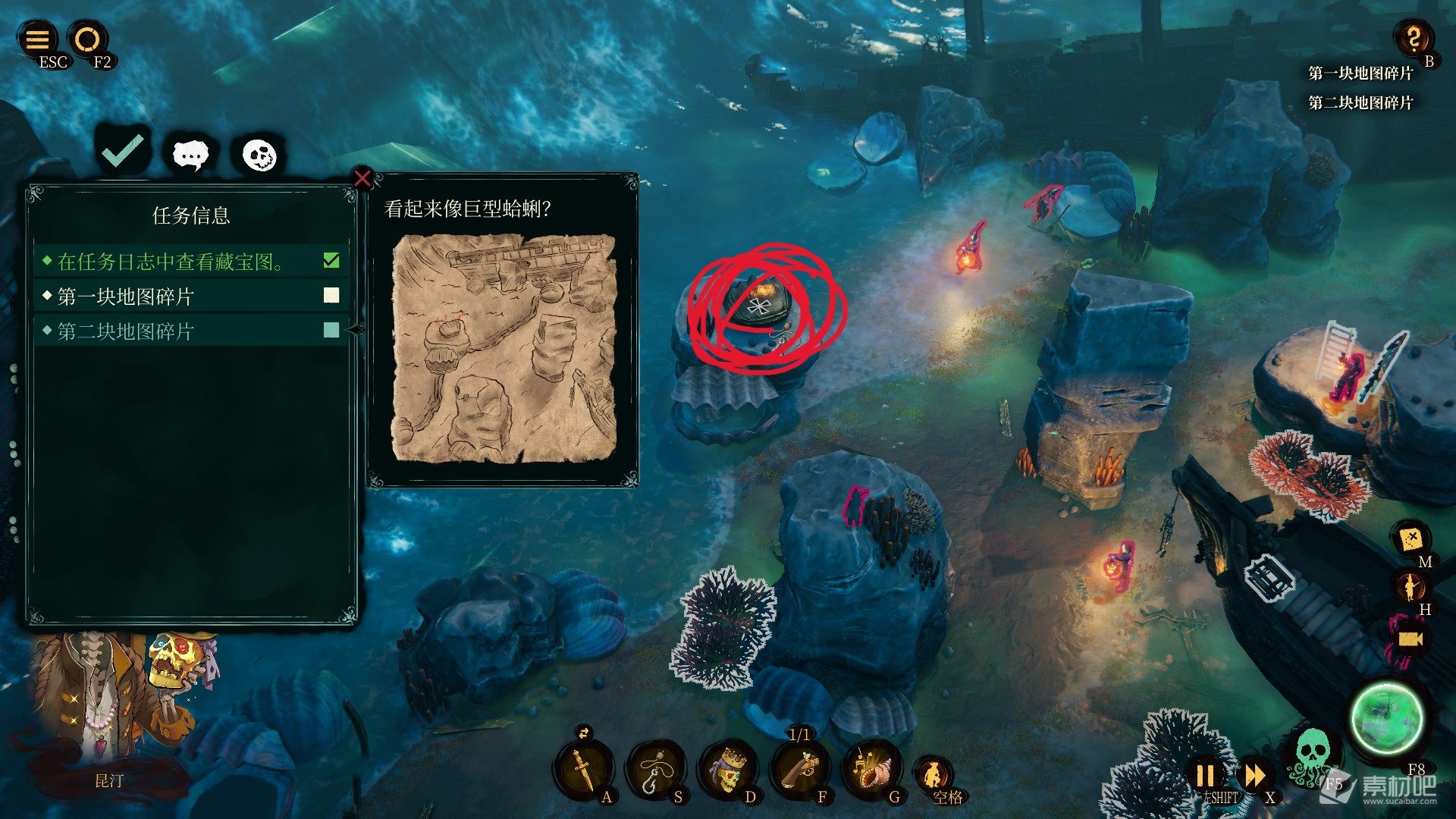This screenshot has height=819, width=1456.
Task: Select the 第一块地图碎片 objective row
Action: 191,296
